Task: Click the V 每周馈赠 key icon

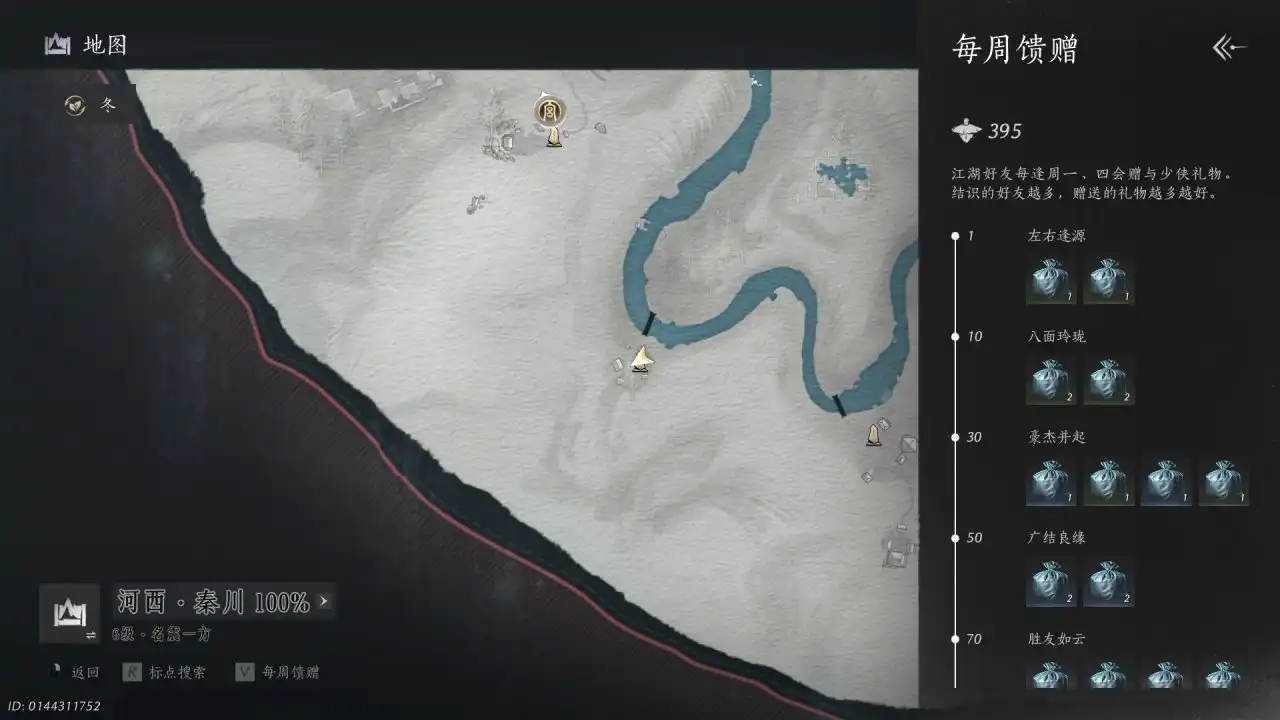Action: point(244,672)
